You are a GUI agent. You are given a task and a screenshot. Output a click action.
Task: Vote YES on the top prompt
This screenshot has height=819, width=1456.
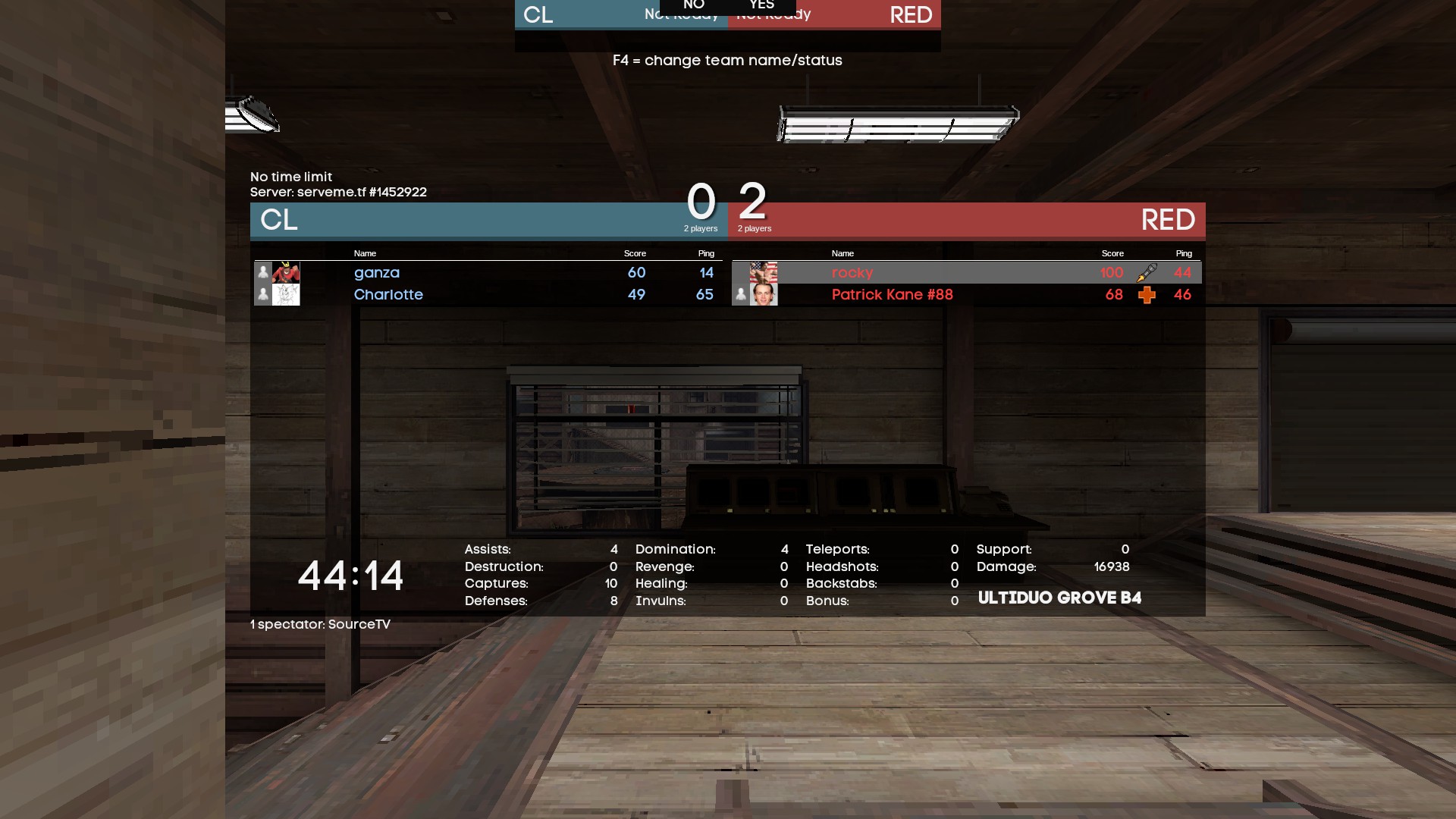(761, 5)
